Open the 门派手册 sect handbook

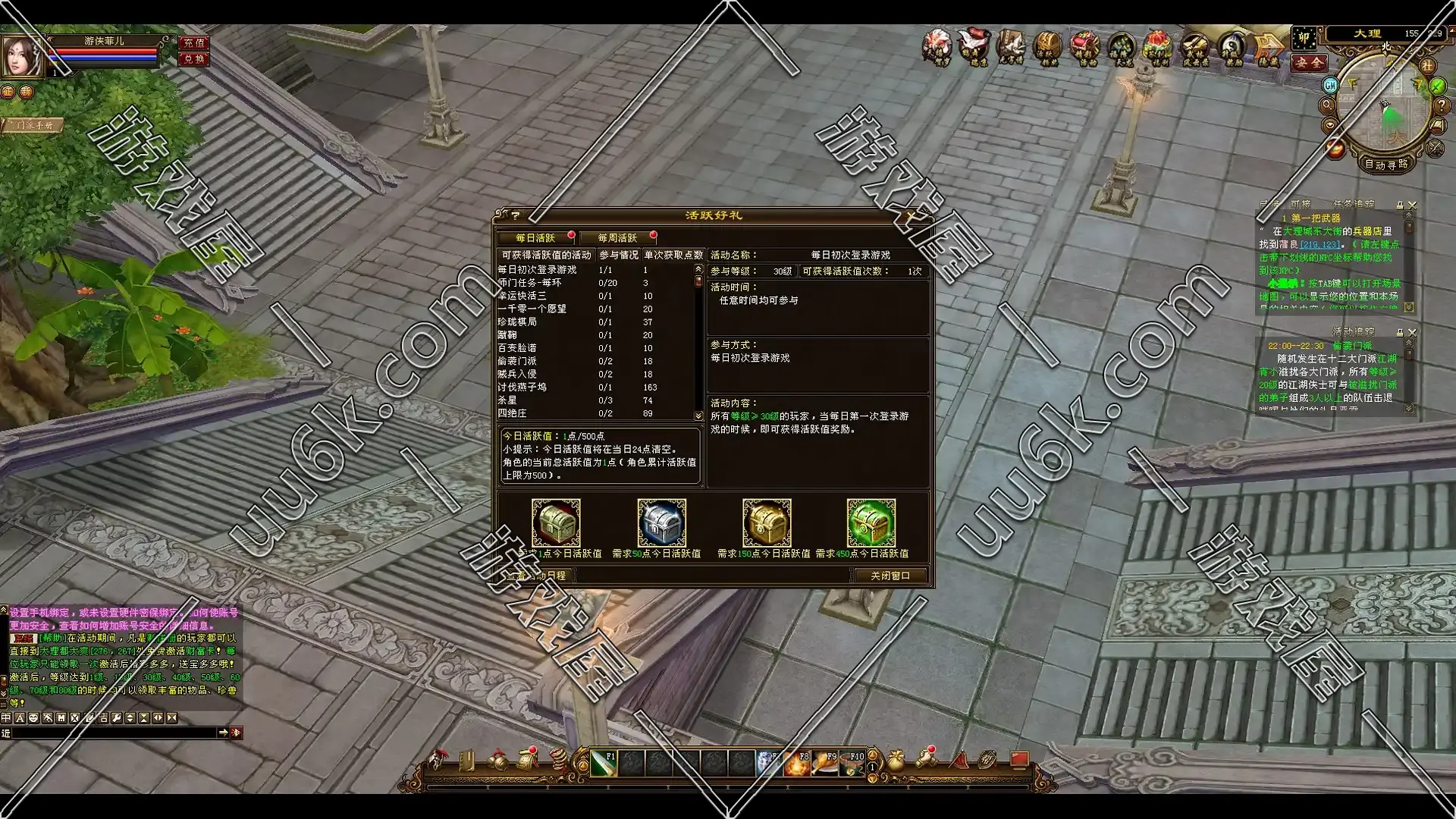click(x=34, y=125)
